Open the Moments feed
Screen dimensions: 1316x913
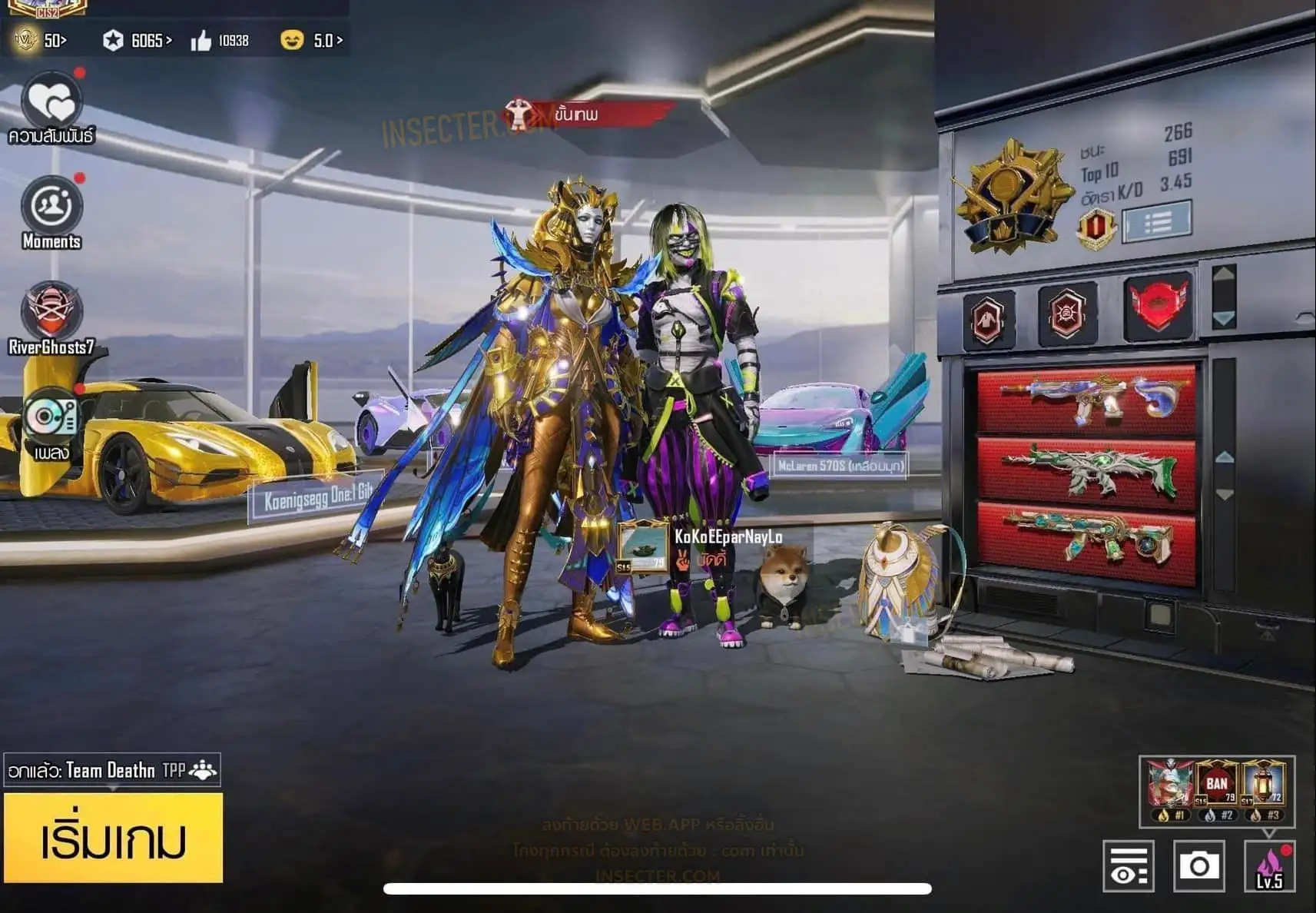51,206
